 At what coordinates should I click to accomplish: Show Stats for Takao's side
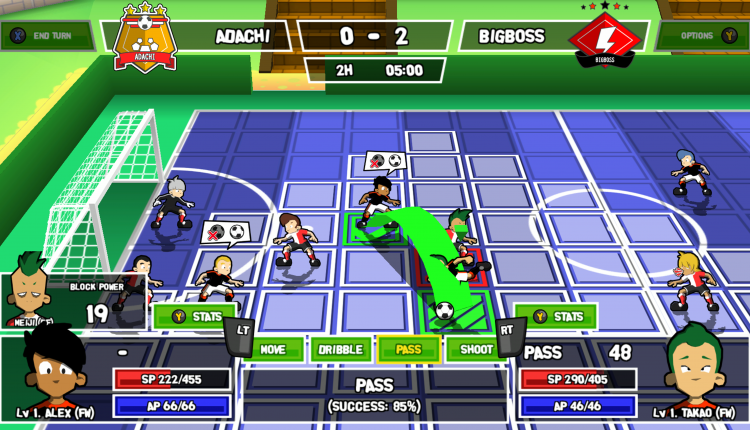tap(555, 317)
